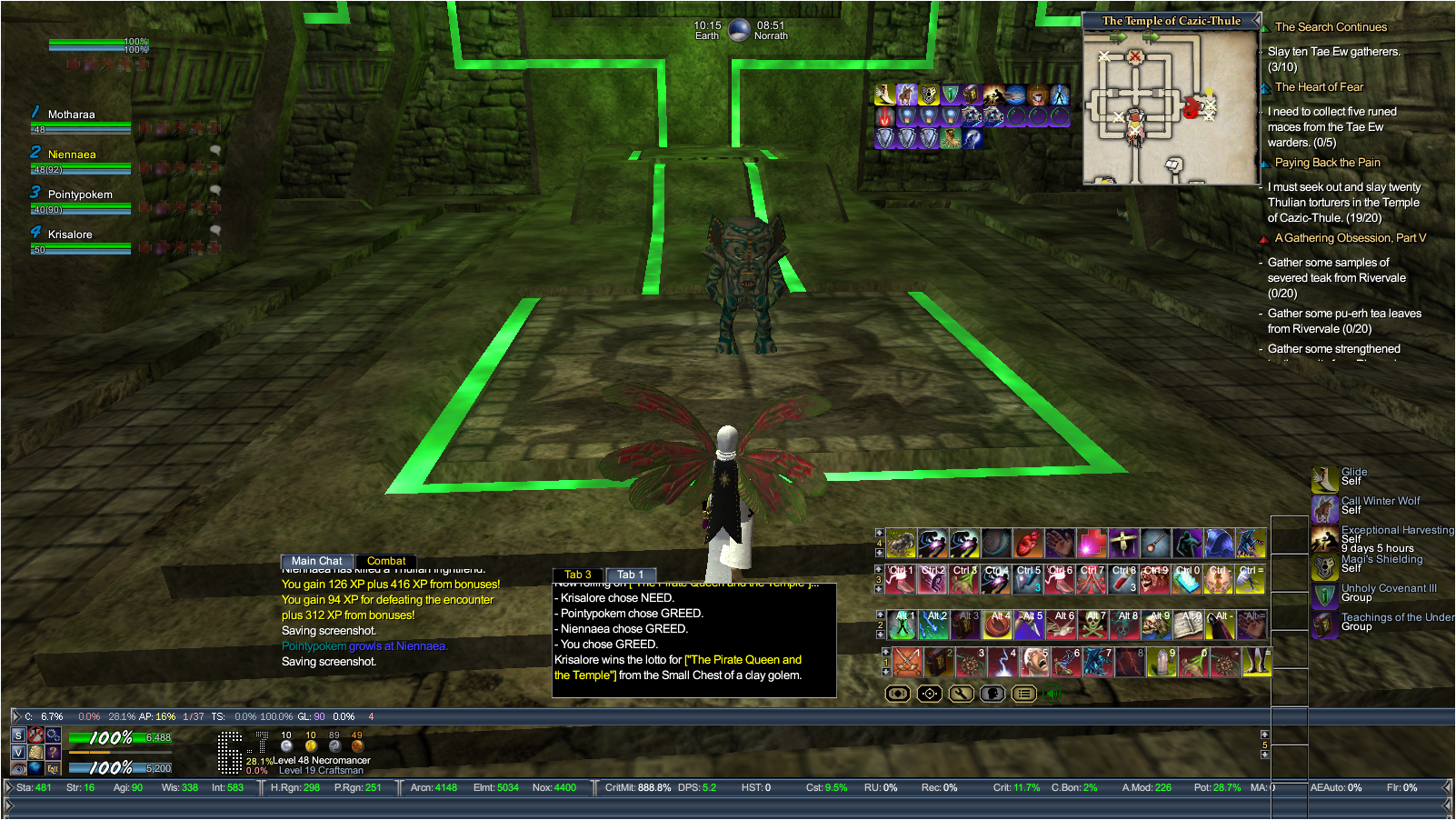
Task: Open the Paying Back the Pain quest
Action: click(1327, 163)
